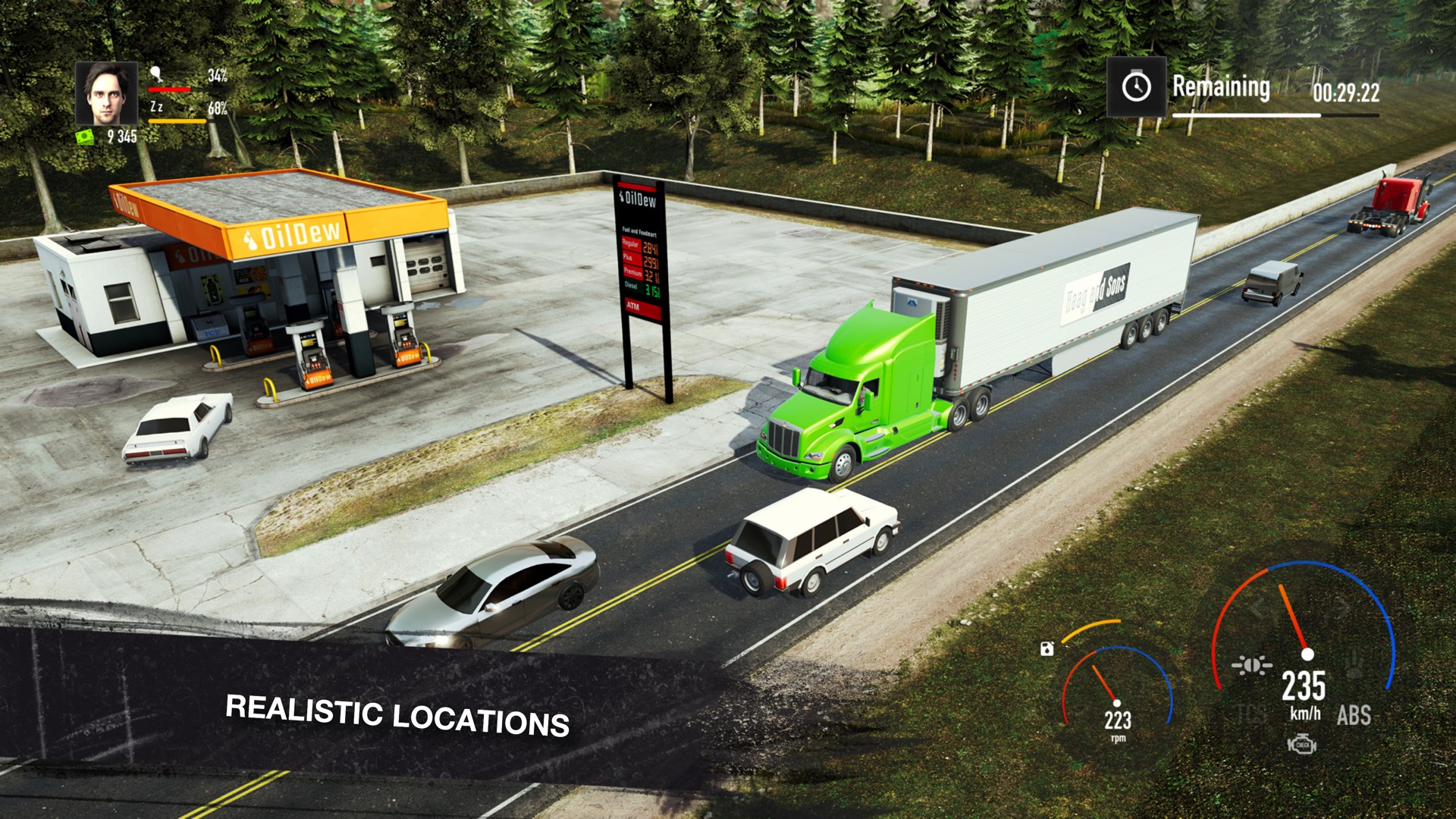Toggle the headlights indicator icon
Viewport: 1456px width, 819px height.
(x=1252, y=666)
